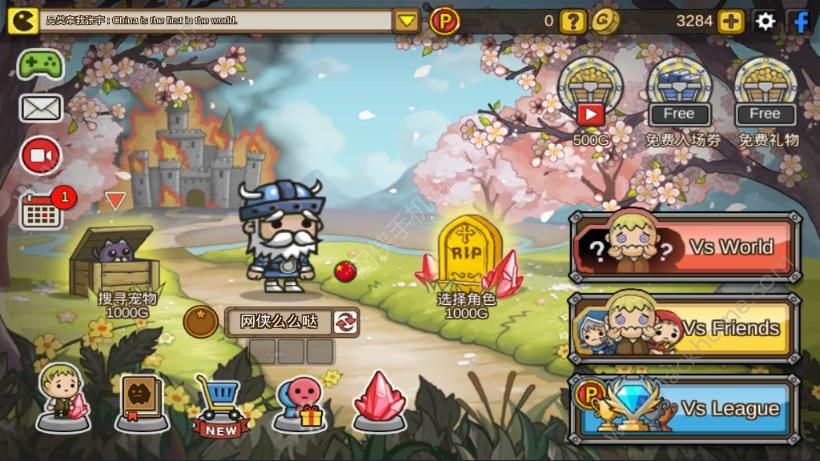This screenshot has height=461, width=820.
Task: Open the red video camera recorder
Action: point(40,155)
